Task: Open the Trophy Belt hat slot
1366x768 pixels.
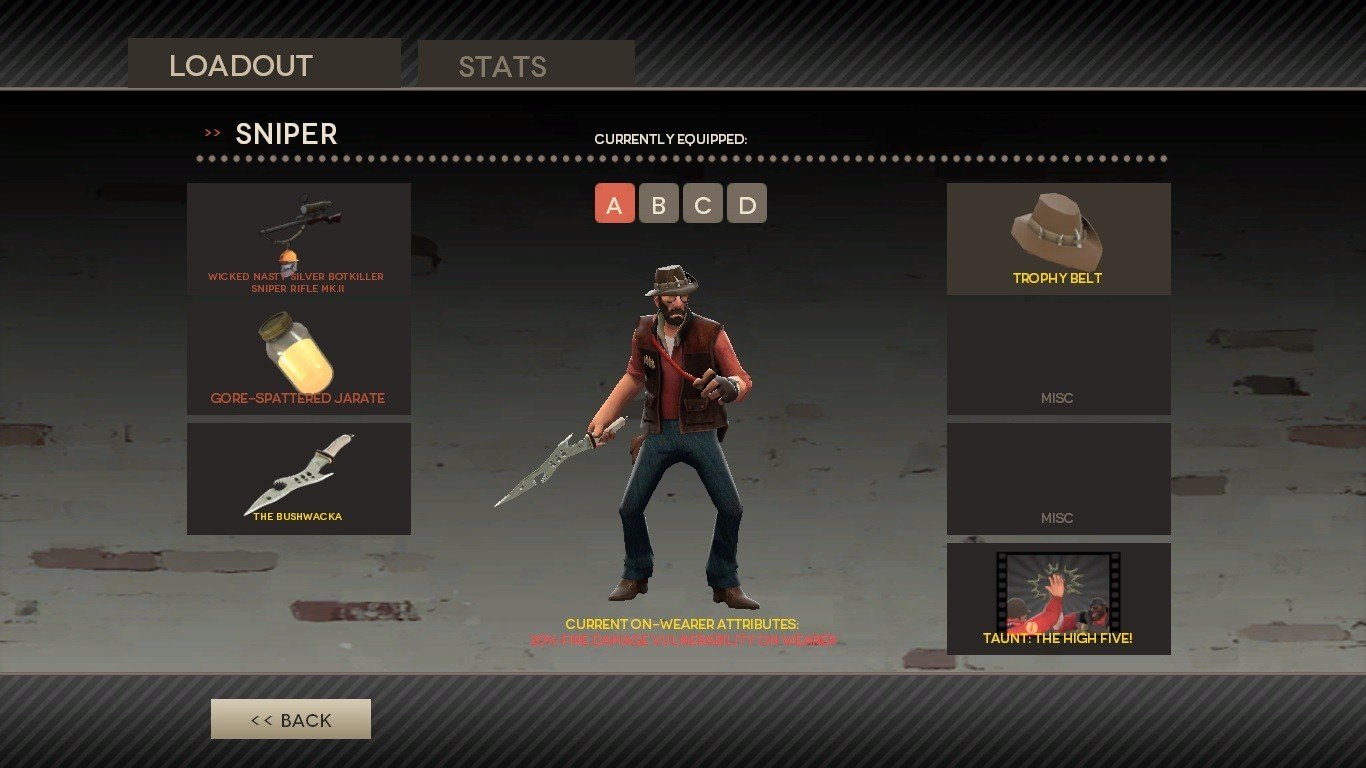Action: pyautogui.click(x=1058, y=239)
